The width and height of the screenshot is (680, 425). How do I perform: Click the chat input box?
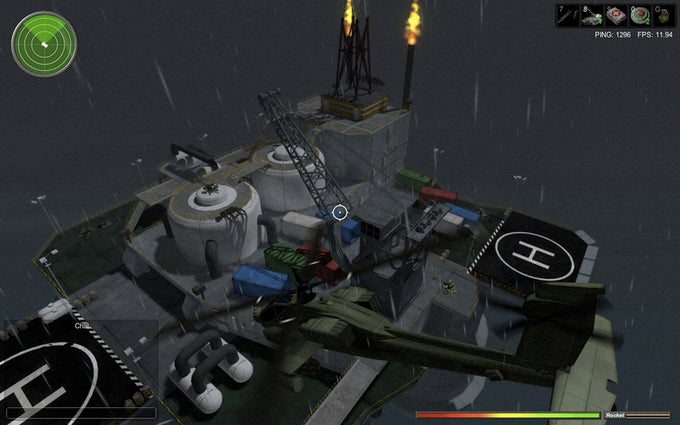(80, 412)
